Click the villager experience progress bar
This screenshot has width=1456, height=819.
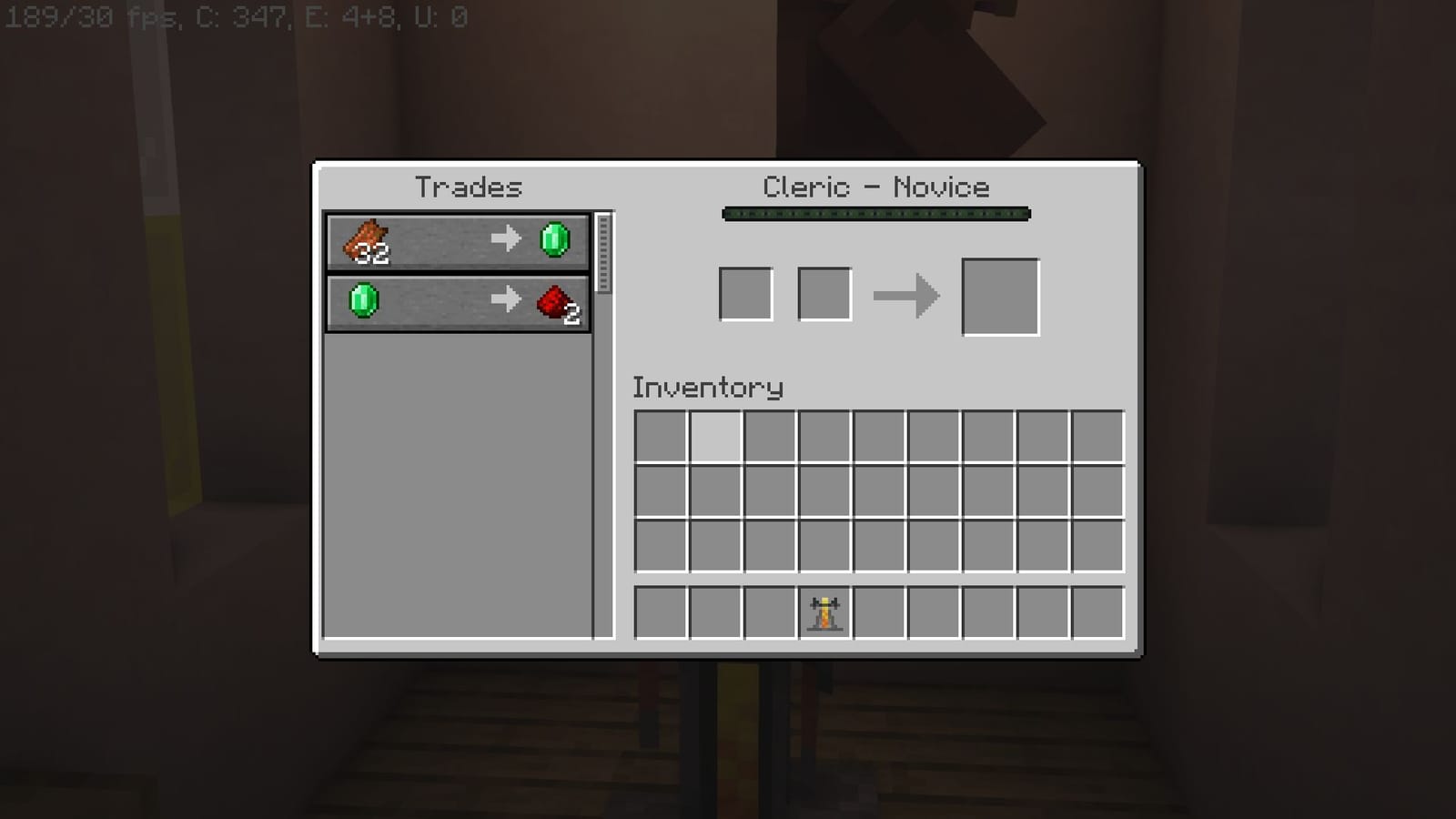(x=875, y=213)
